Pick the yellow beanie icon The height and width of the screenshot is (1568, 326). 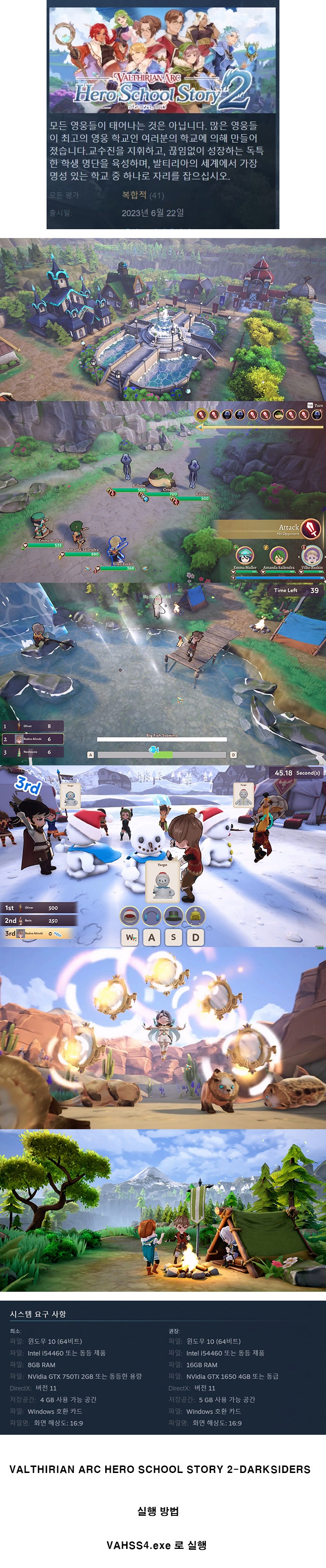click(195, 915)
